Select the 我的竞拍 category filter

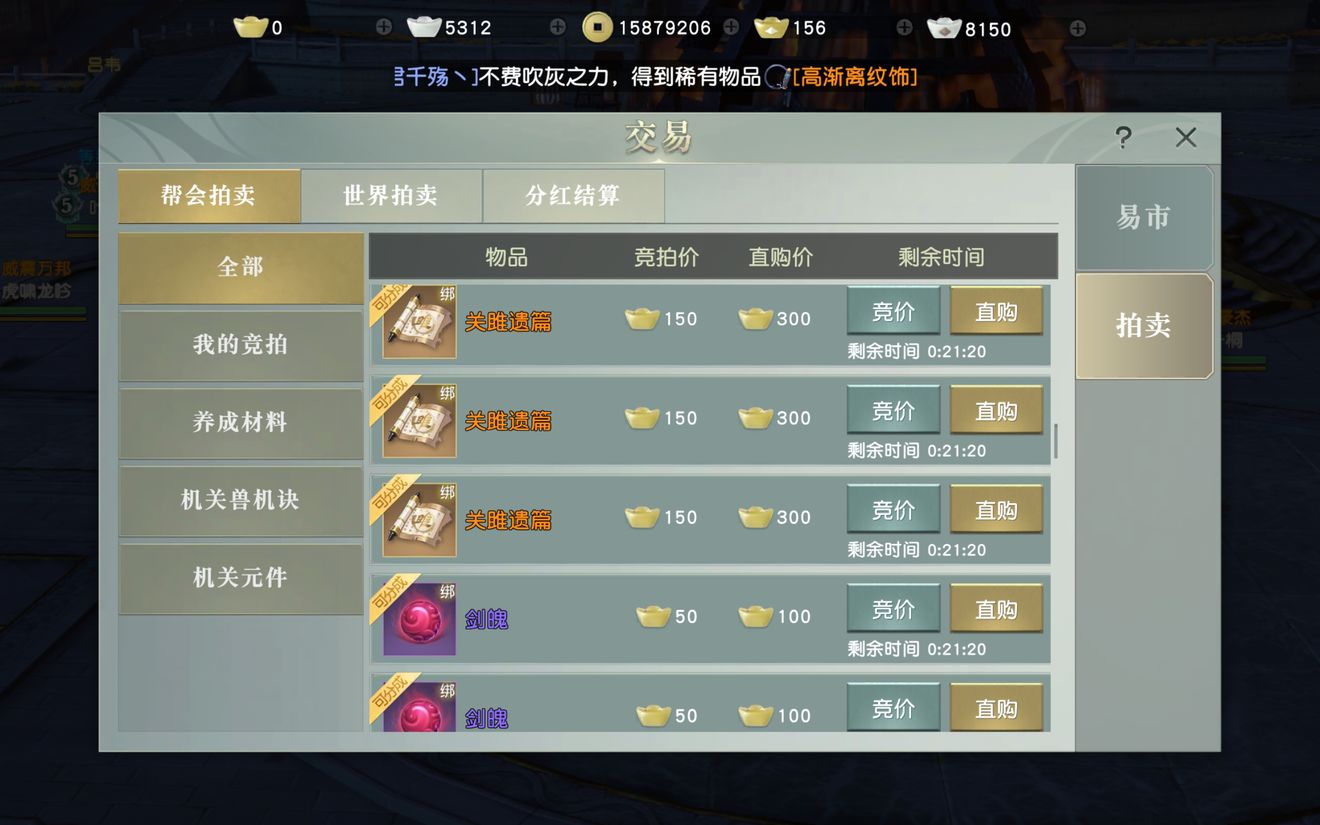coord(240,346)
